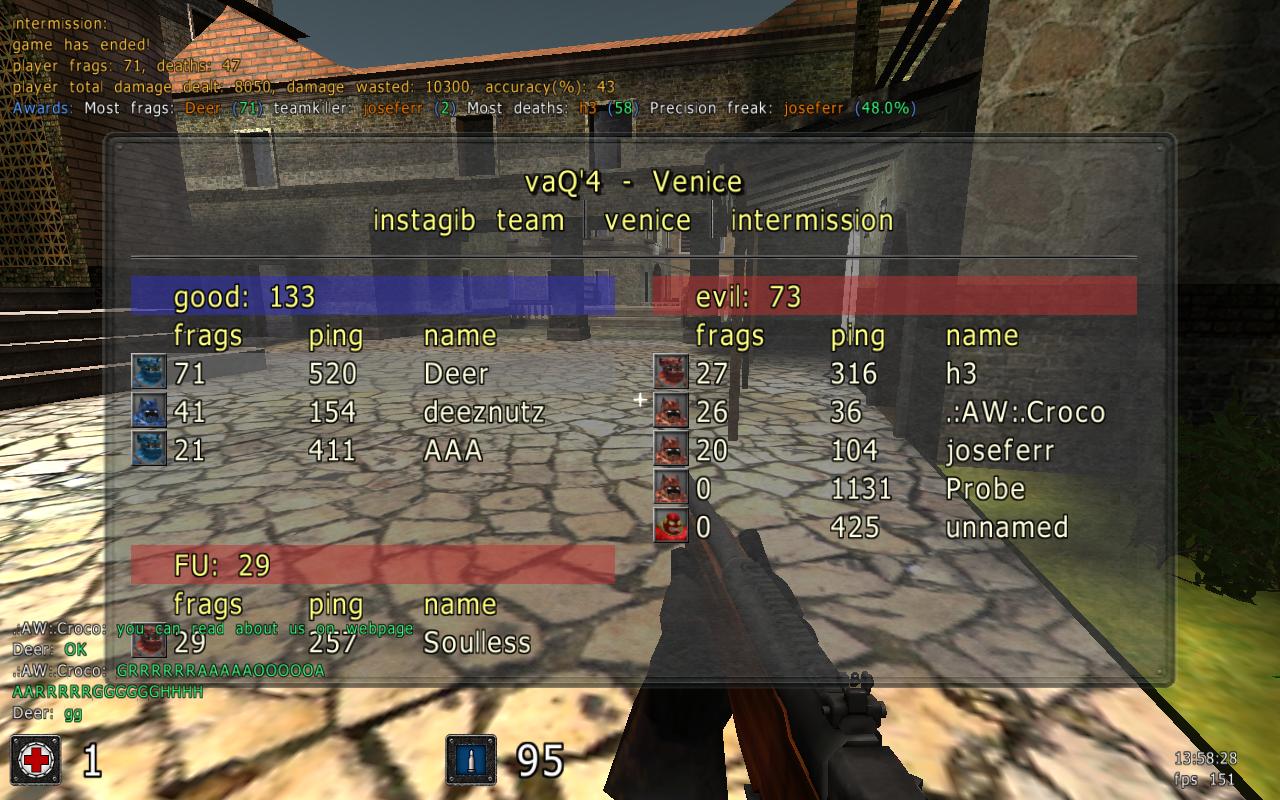Click the rifle ammo icon
The height and width of the screenshot is (800, 1280).
click(x=470, y=760)
